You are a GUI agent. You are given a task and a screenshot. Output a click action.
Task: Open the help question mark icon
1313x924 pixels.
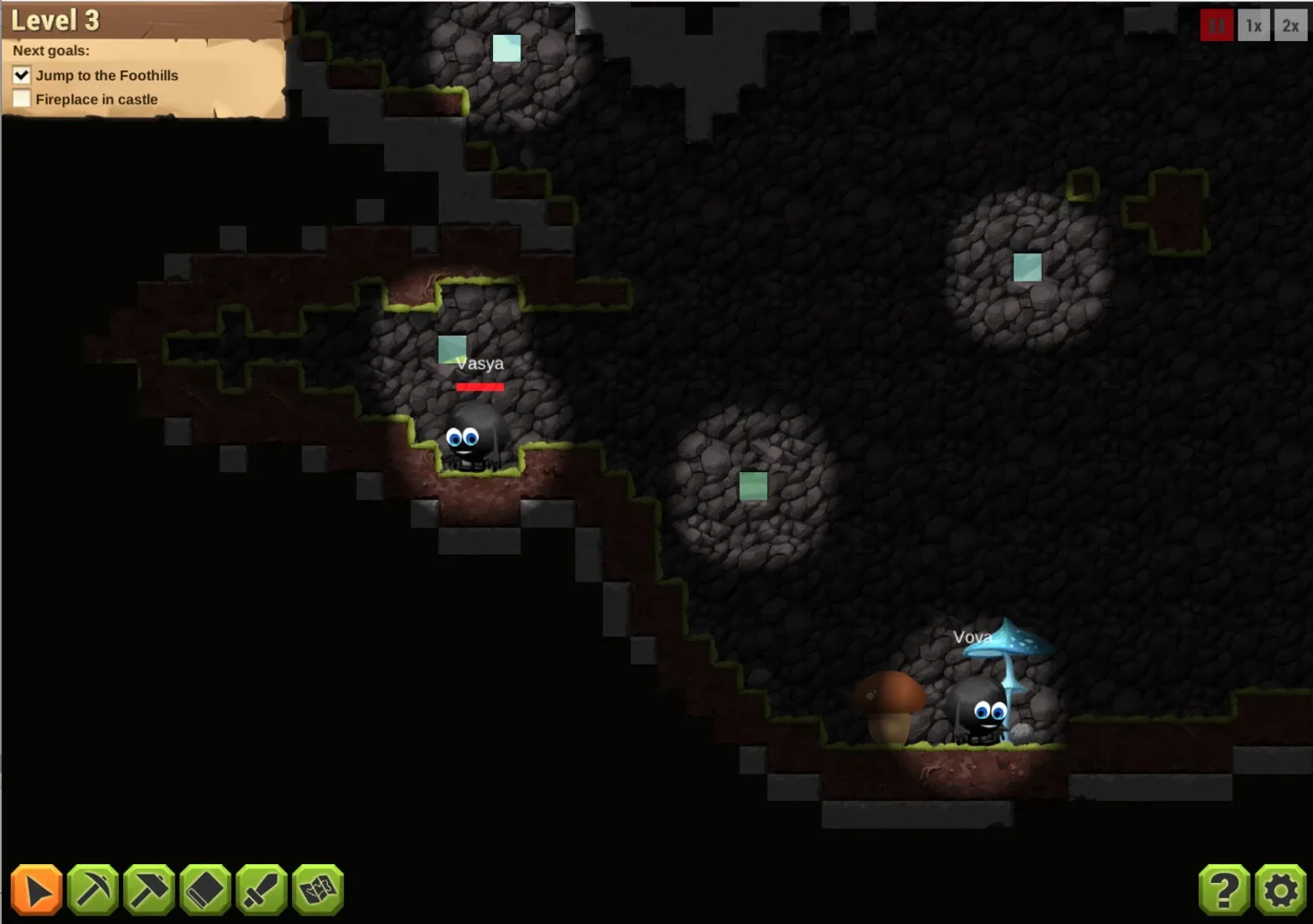pyautogui.click(x=1223, y=890)
